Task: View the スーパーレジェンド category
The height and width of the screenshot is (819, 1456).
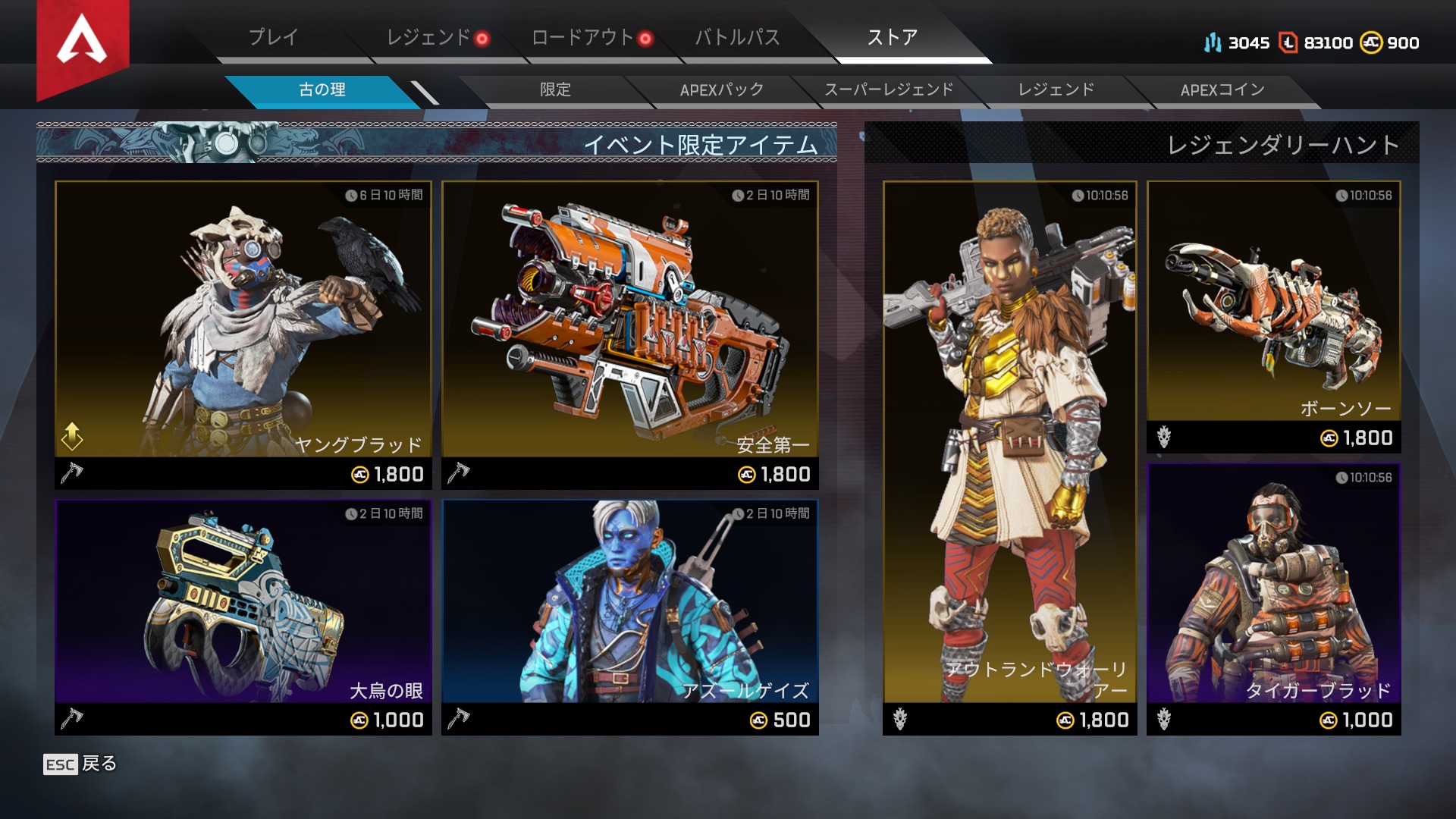Action: pyautogui.click(x=889, y=89)
